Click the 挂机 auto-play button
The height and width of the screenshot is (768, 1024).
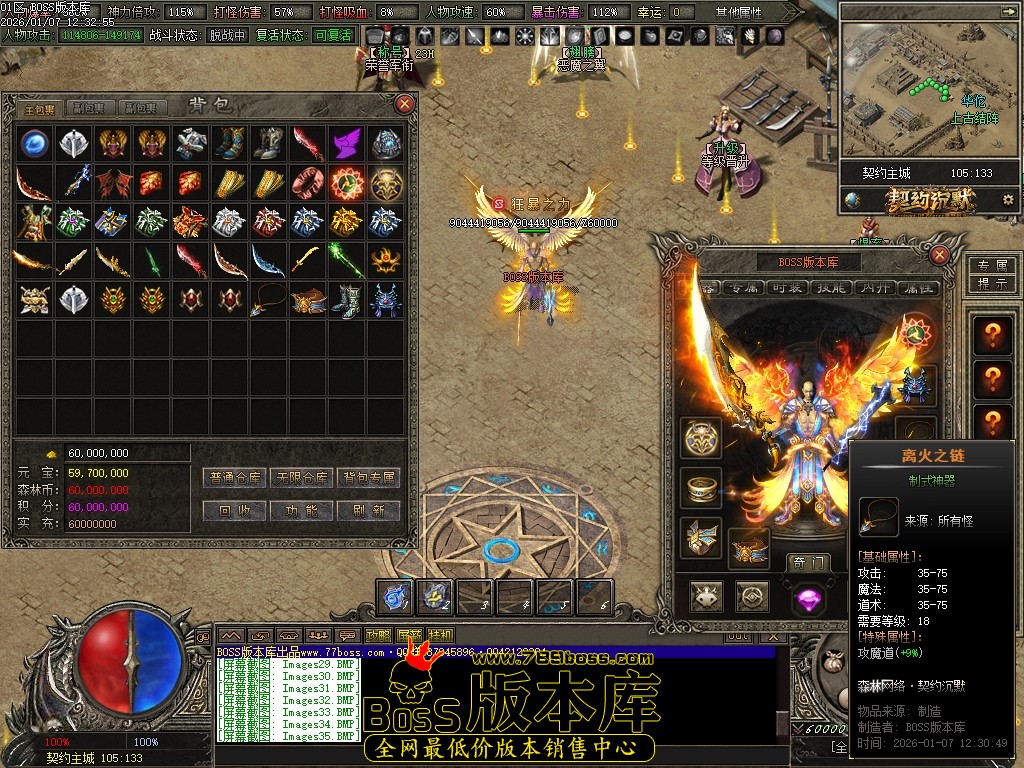click(x=440, y=635)
